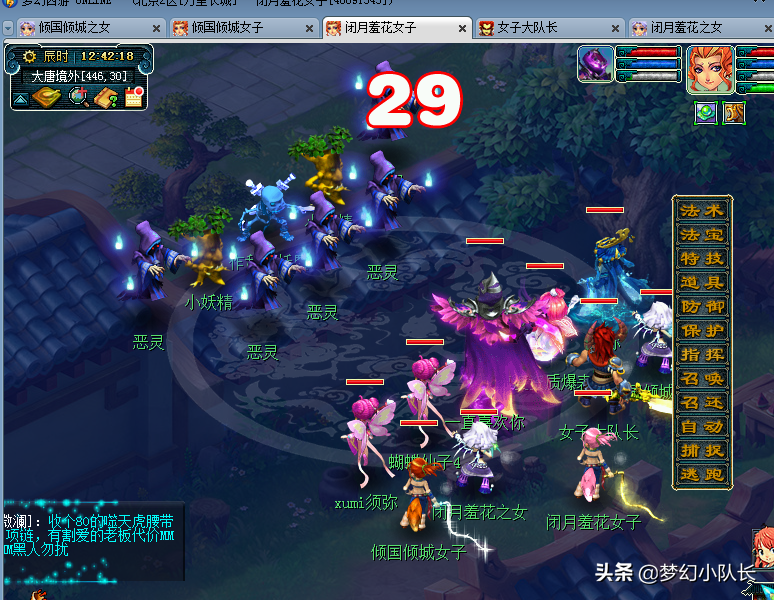The width and height of the screenshot is (774, 600).
Task: Open the 指挥 command option
Action: pyautogui.click(x=702, y=354)
